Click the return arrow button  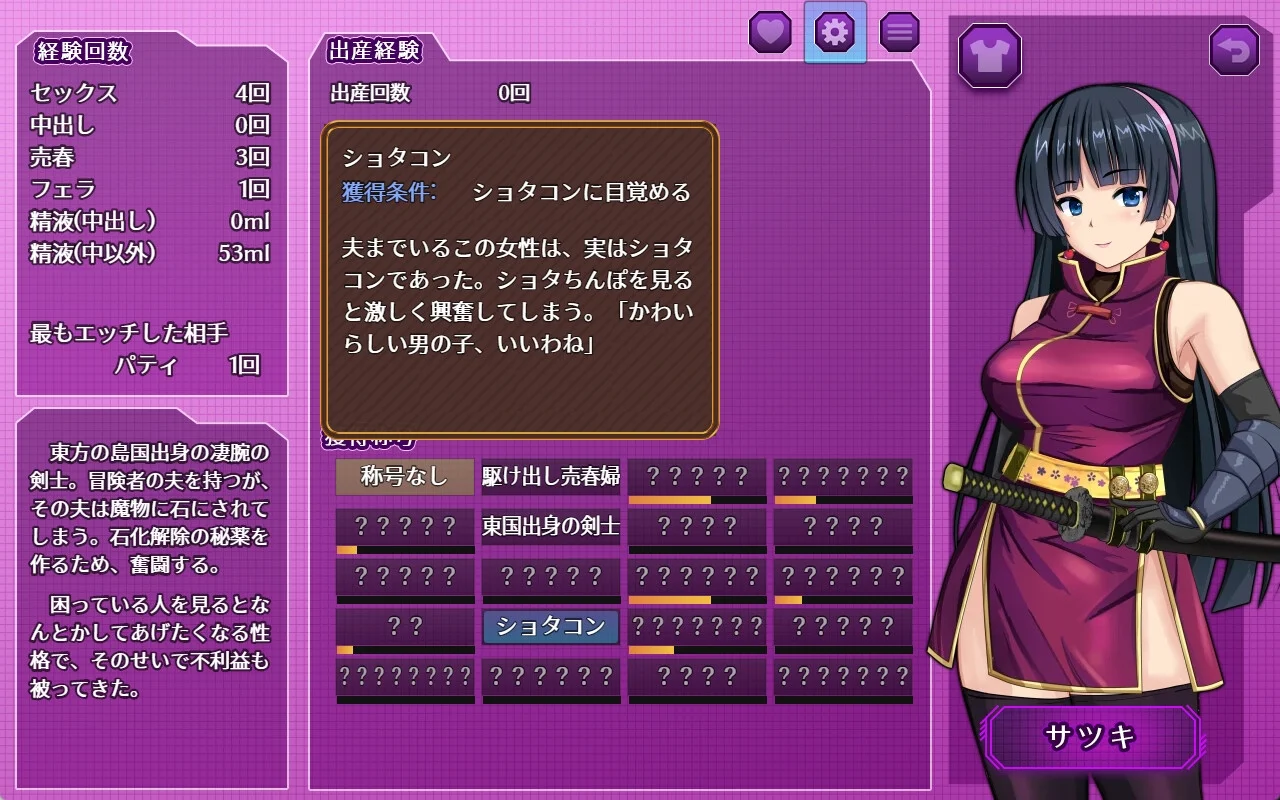(1234, 51)
